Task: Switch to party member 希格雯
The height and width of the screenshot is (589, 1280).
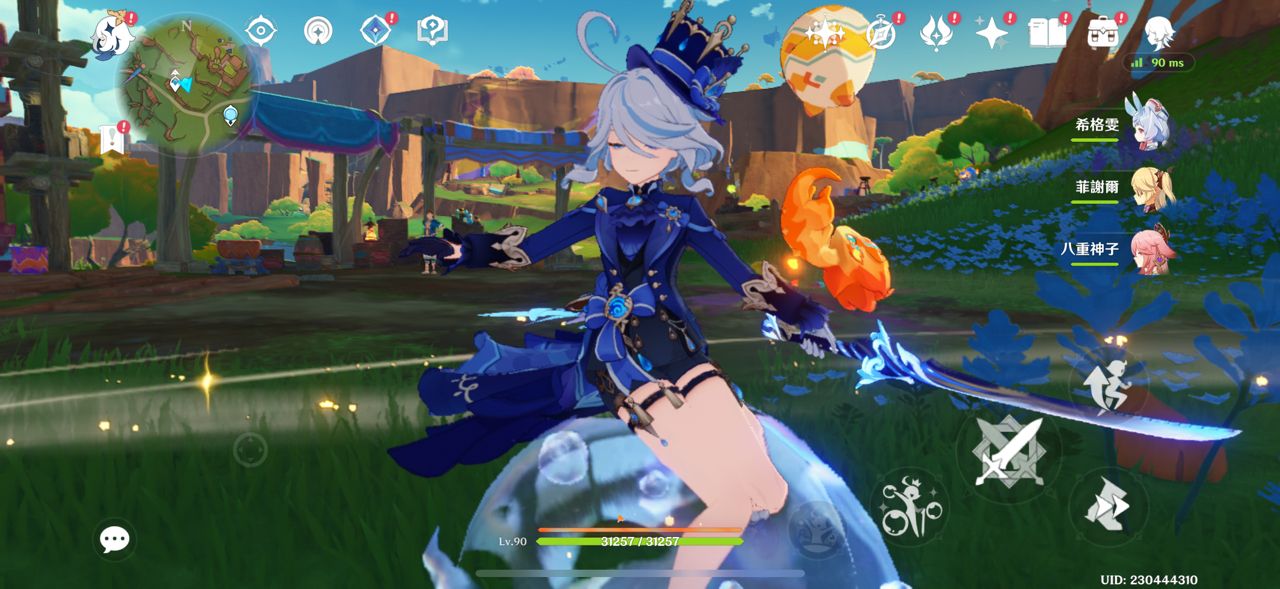Action: click(1150, 126)
